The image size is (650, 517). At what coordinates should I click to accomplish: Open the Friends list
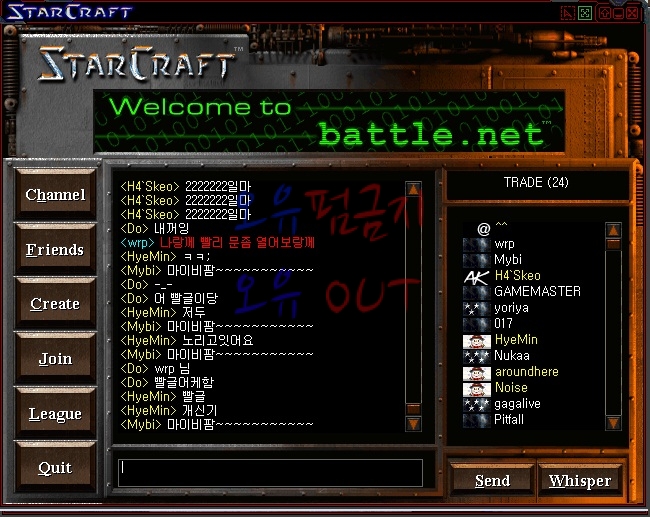tap(55, 250)
